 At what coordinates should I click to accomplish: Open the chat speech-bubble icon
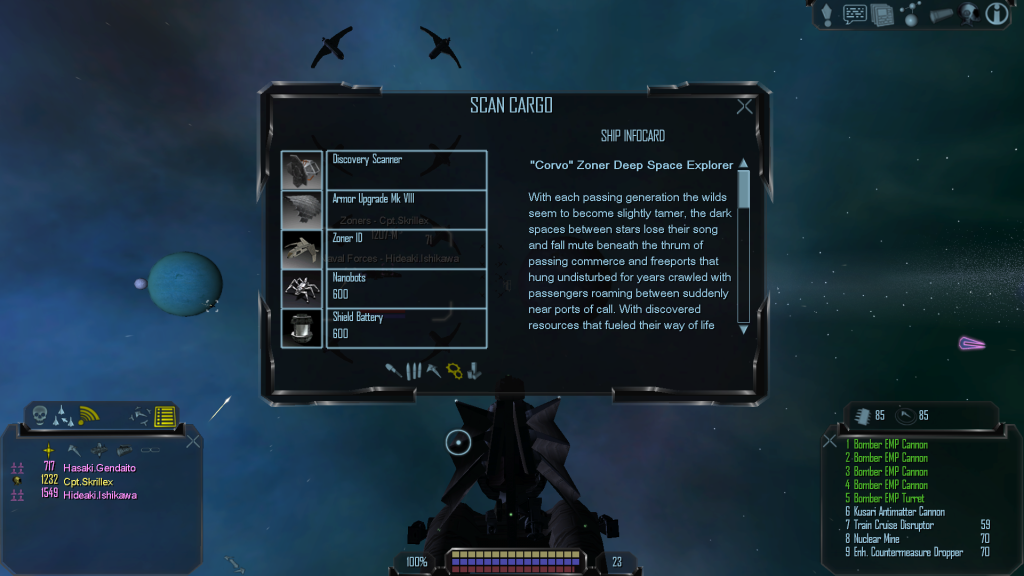click(855, 14)
